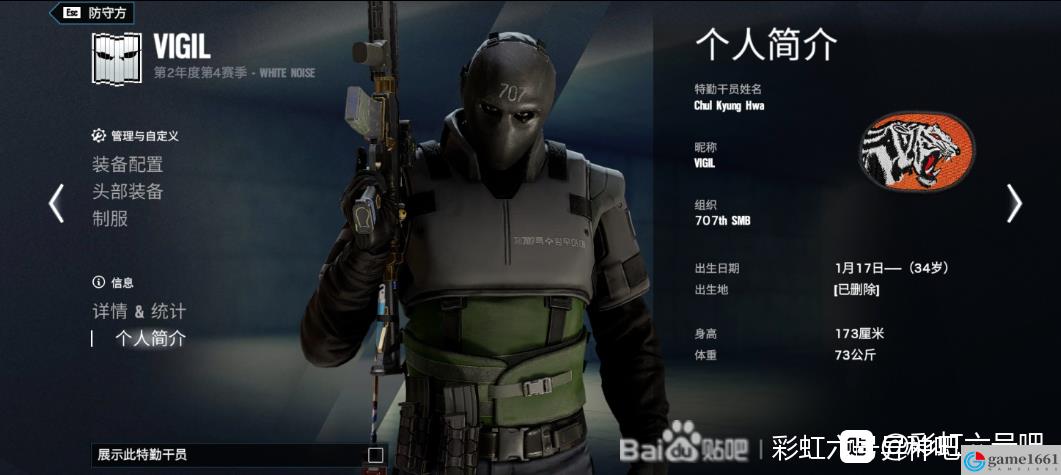Select 头部装备 headgear option
Screen dimensions: 1061x475
(x=127, y=191)
